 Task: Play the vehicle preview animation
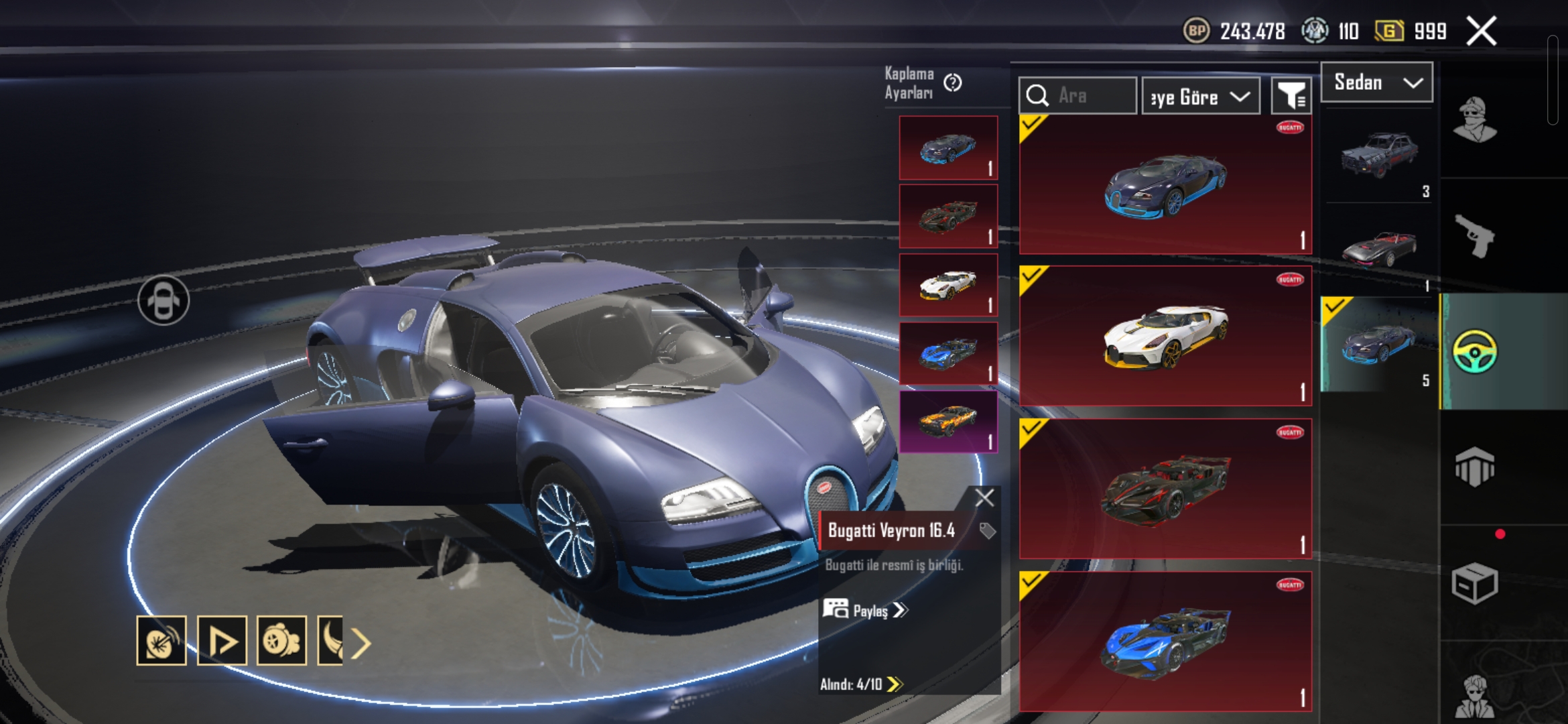tap(222, 641)
